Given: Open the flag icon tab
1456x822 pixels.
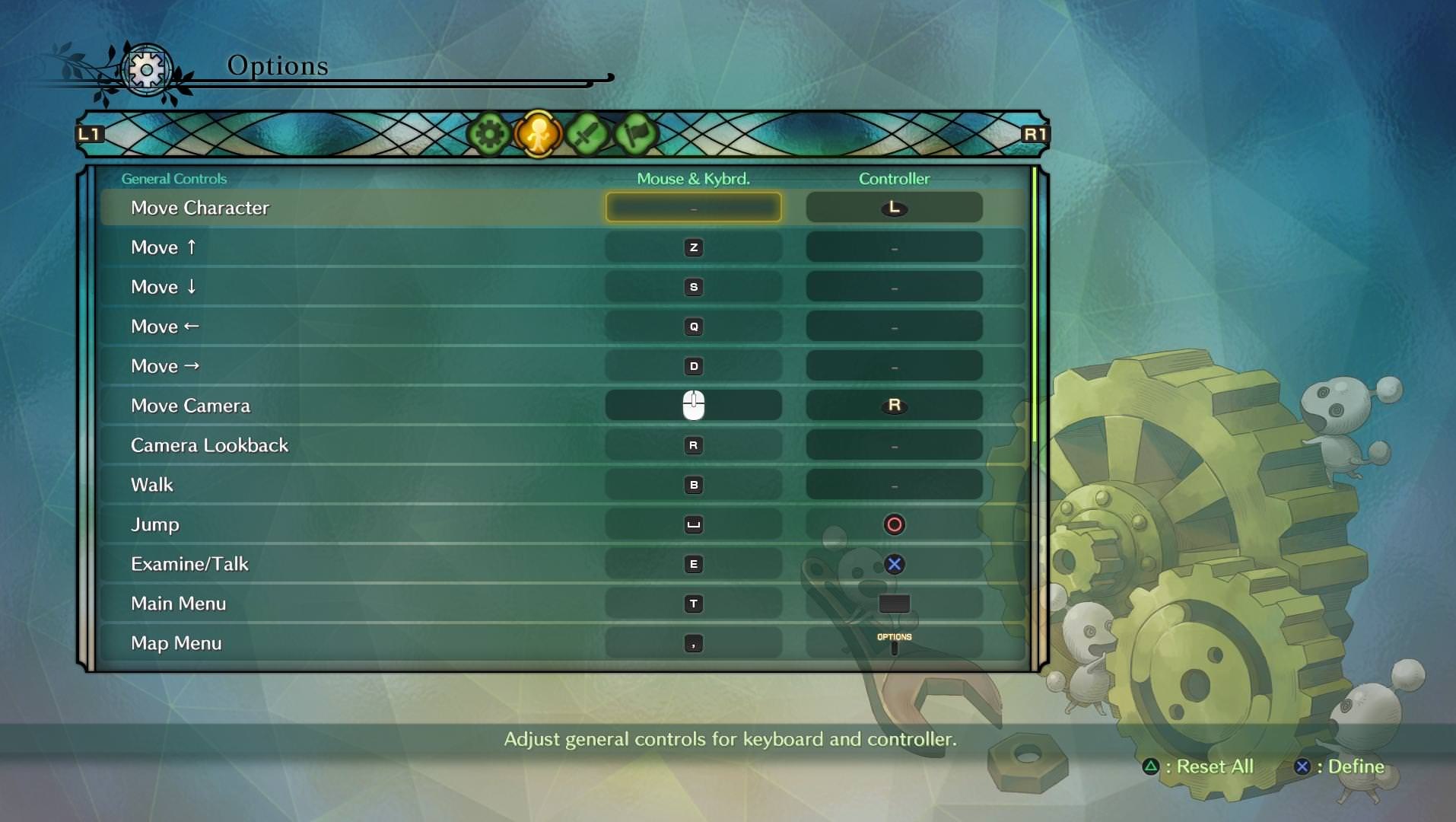Looking at the screenshot, I should pyautogui.click(x=635, y=135).
